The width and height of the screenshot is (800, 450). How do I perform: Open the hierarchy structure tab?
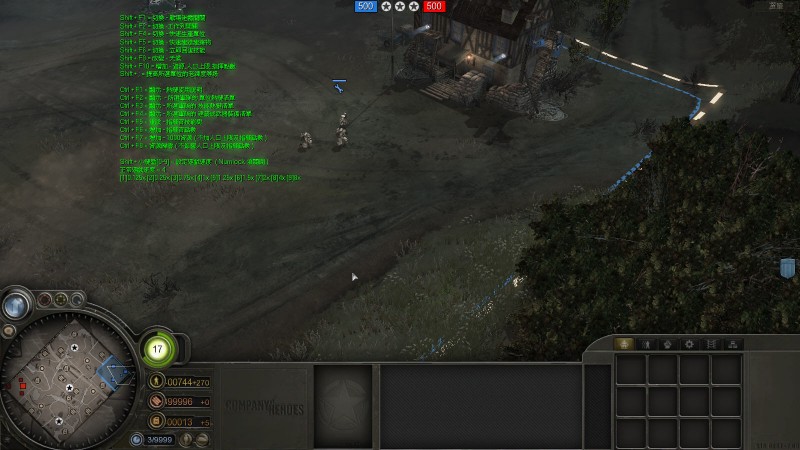(734, 344)
